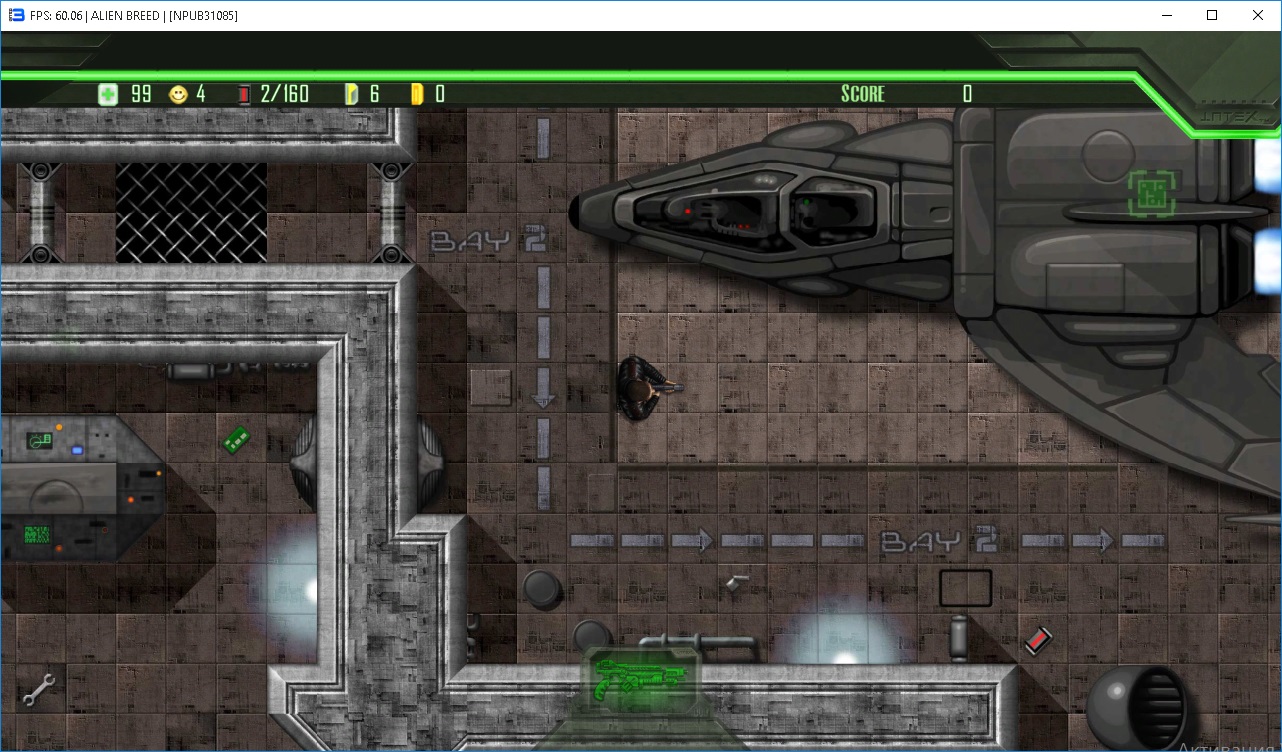Close the Alien Breed emulator window
This screenshot has width=1282, height=752.
pyautogui.click(x=1258, y=15)
